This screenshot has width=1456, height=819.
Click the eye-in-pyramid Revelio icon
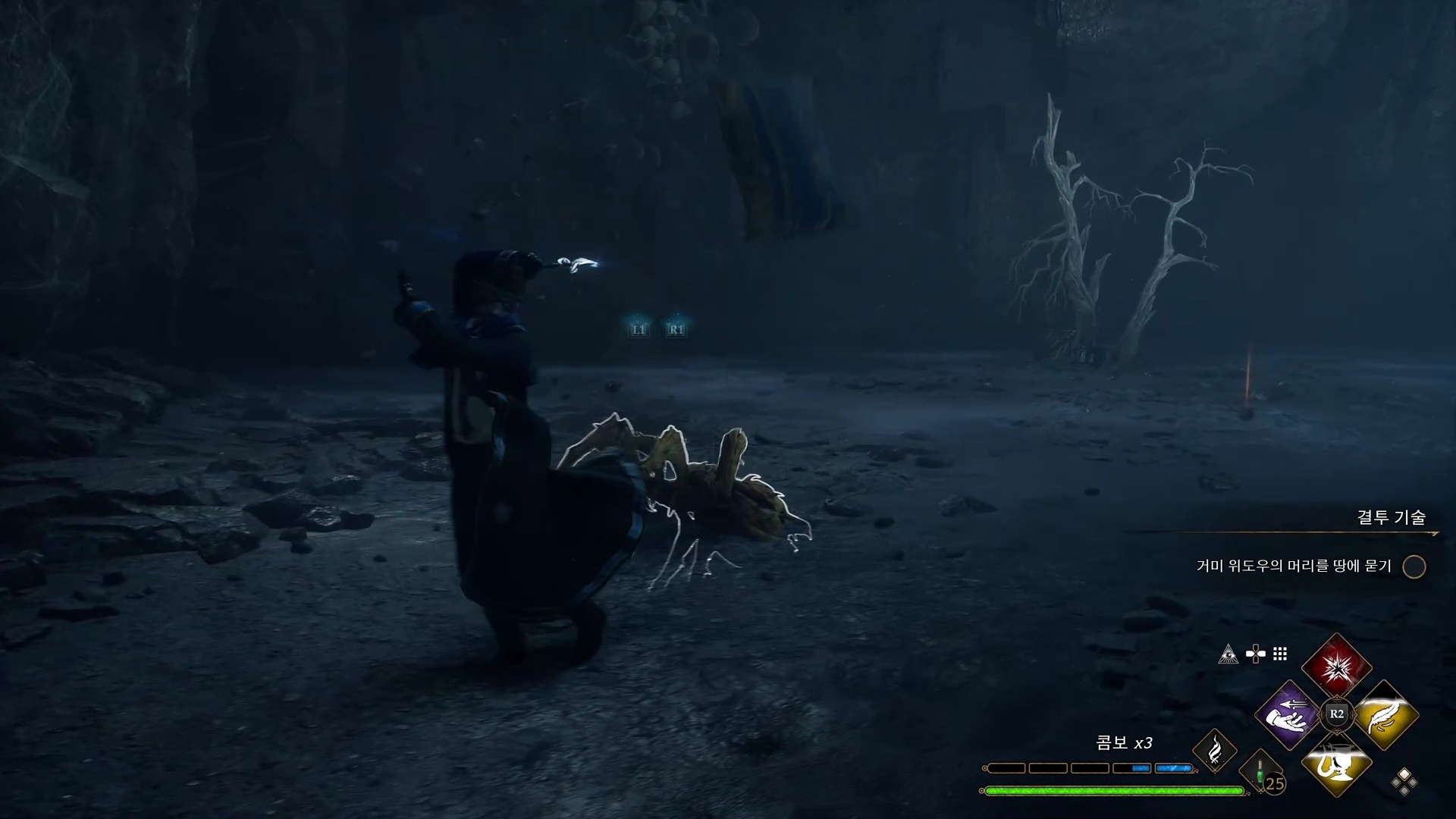[1228, 654]
